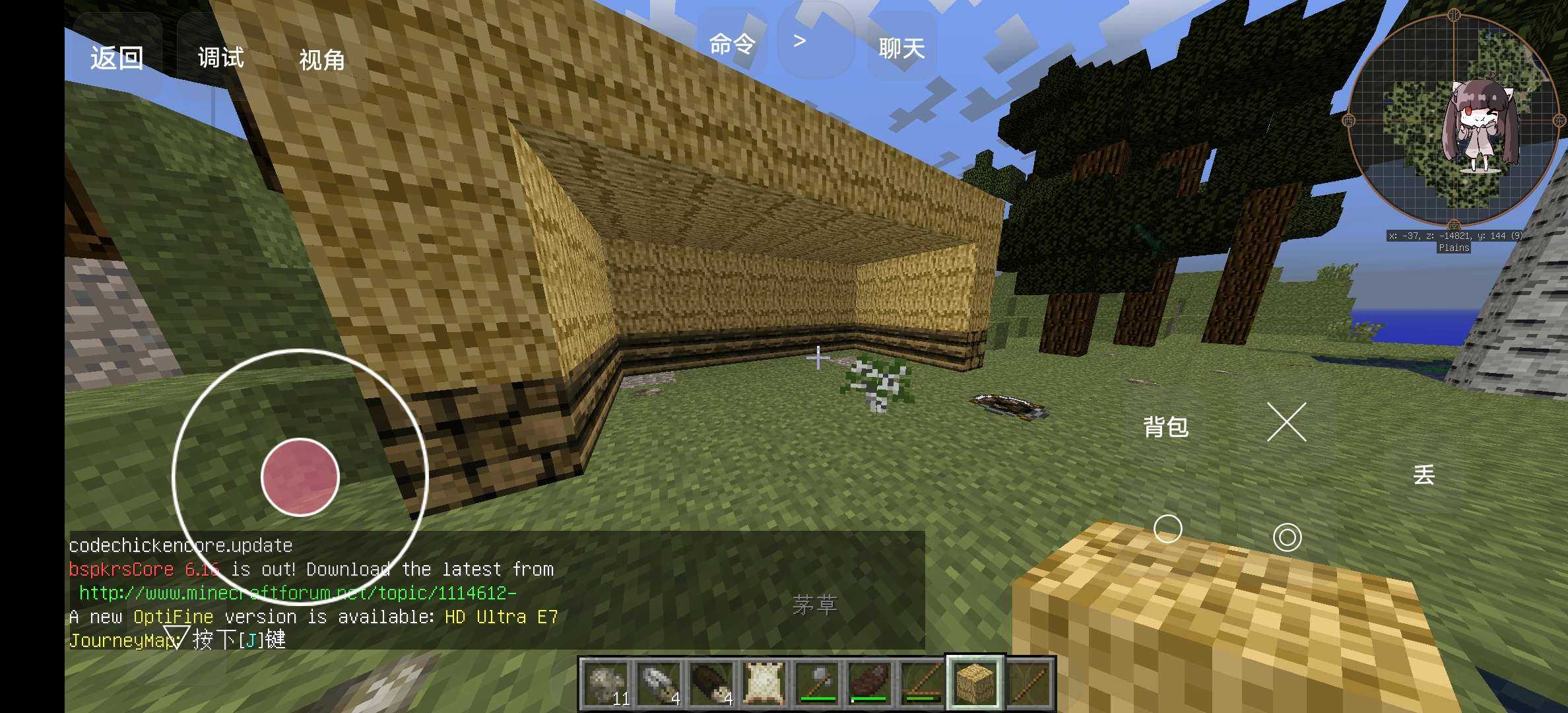Tap the X touch control button
Screen dimensions: 1568x713
point(1287,422)
